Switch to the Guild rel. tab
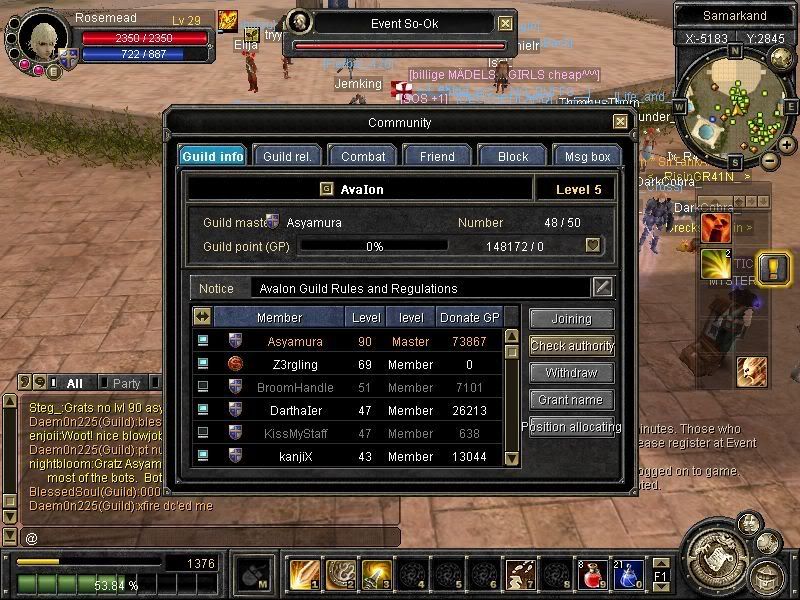 pos(287,156)
